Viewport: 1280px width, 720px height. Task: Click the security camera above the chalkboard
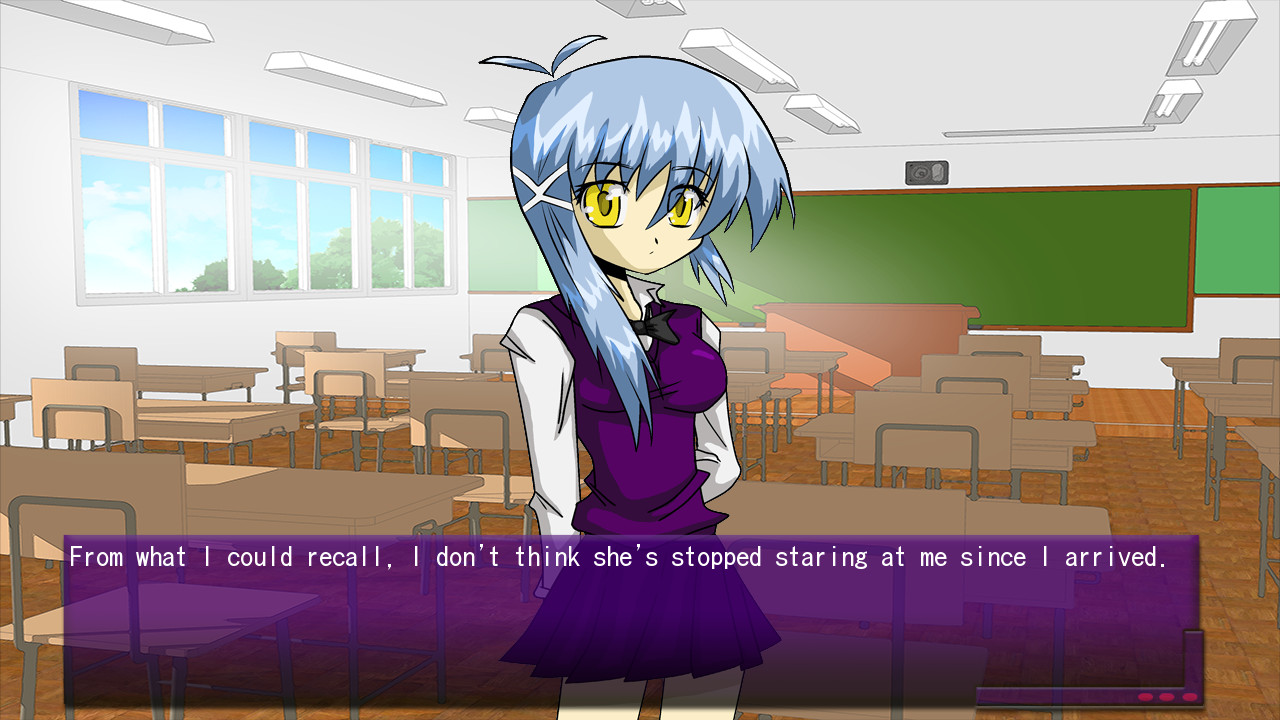point(925,171)
